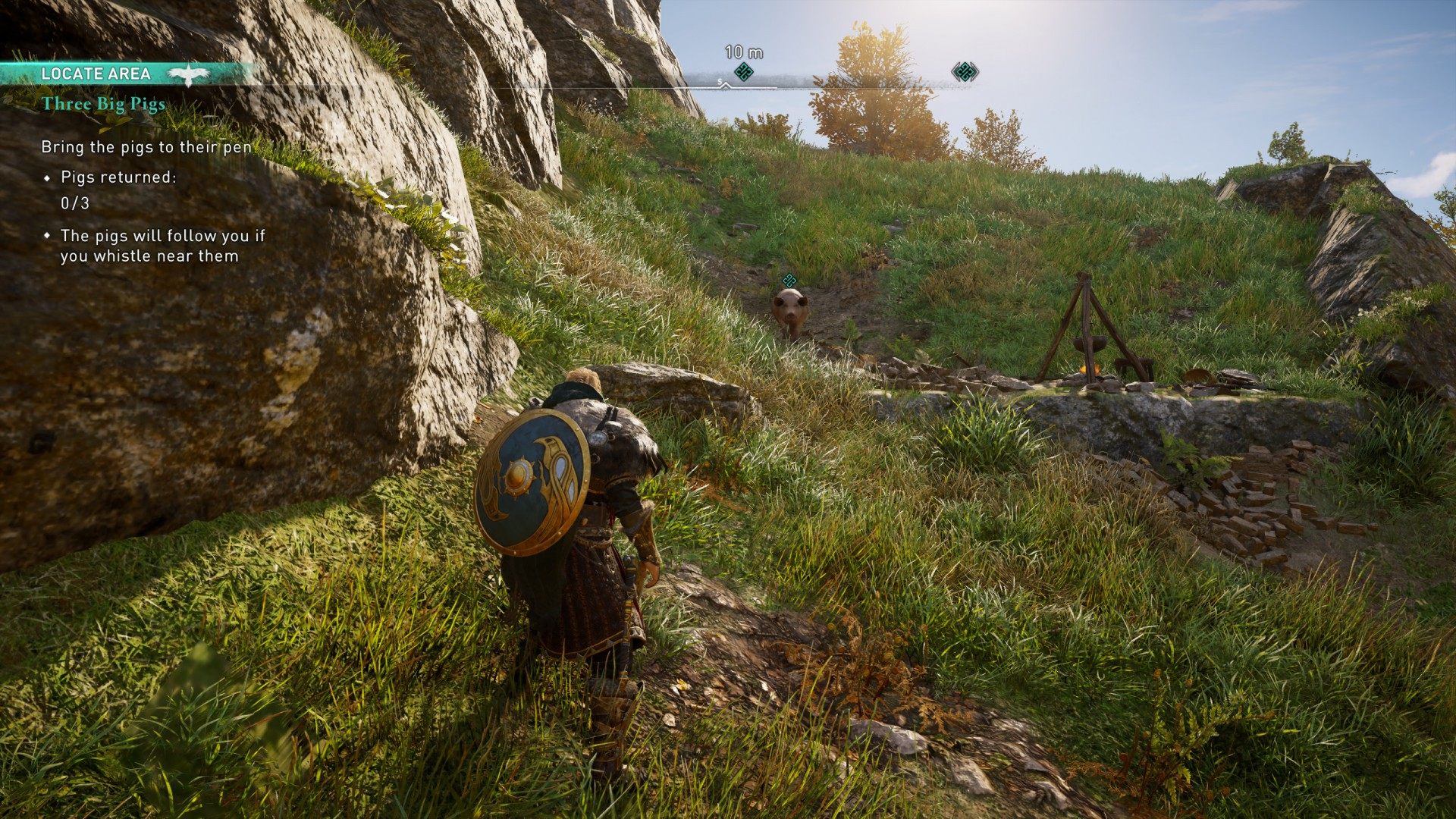
Task: Select the compass quest marker showing 10 m
Action: coord(743,72)
